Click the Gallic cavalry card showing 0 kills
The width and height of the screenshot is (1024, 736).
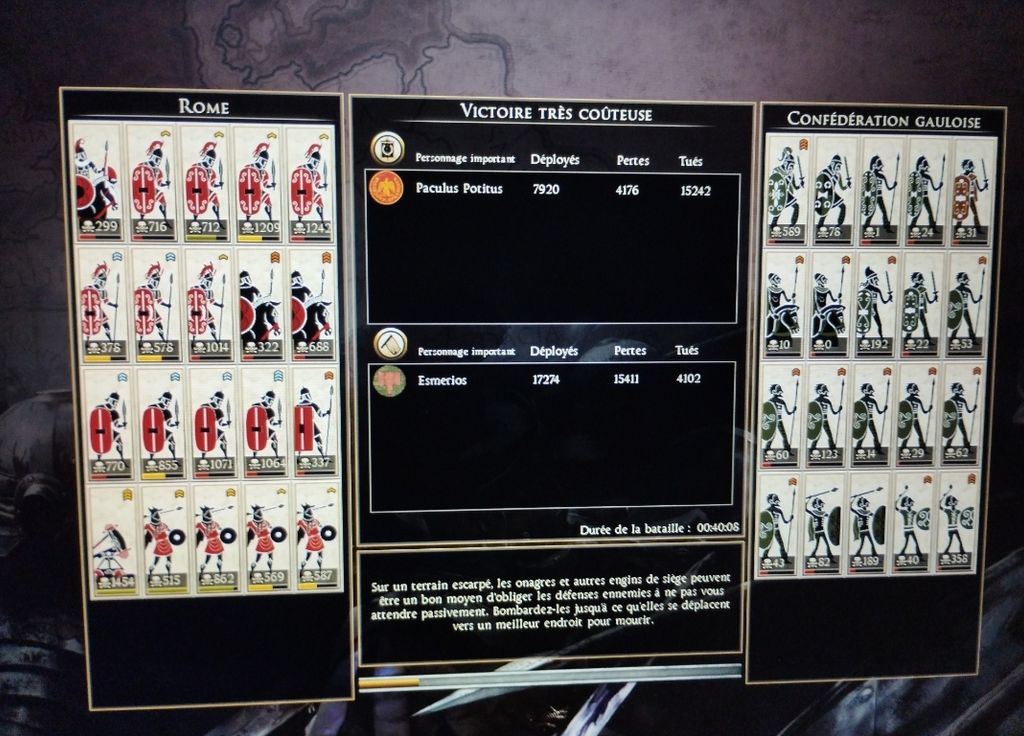(x=828, y=301)
